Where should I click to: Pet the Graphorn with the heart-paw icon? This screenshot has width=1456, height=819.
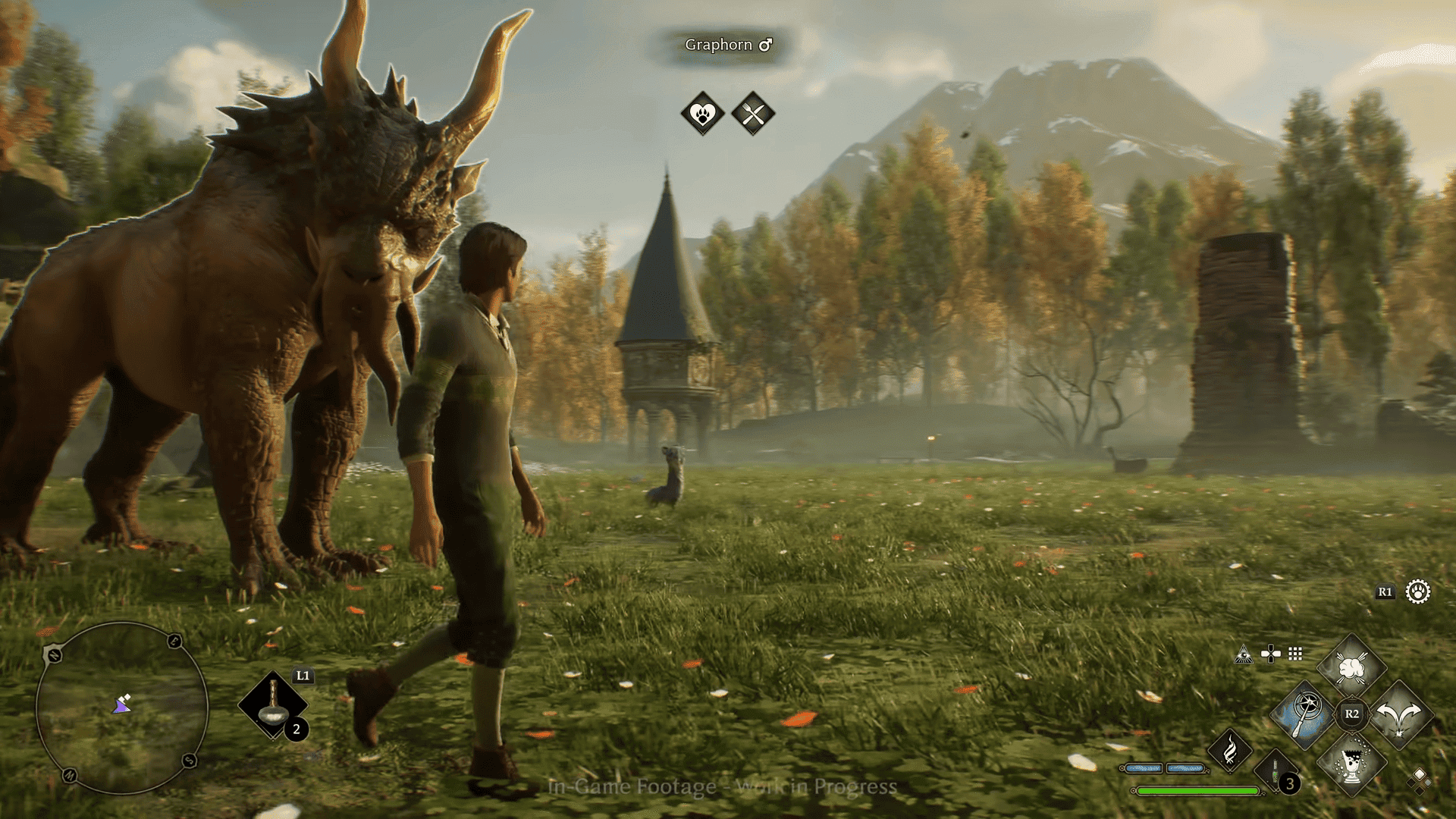[x=702, y=114]
